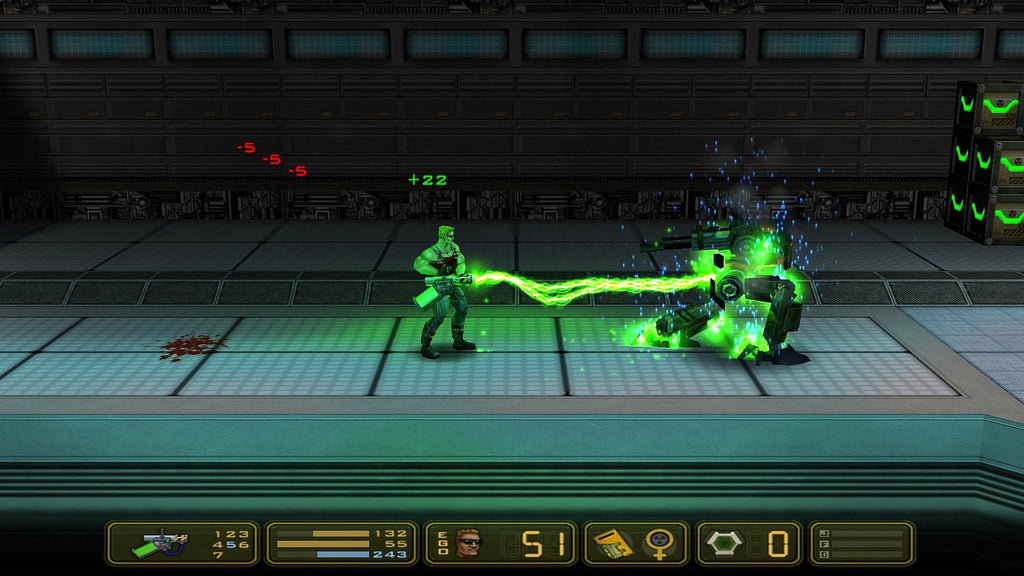Select the green weapon icon in the HUD

(x=160, y=544)
